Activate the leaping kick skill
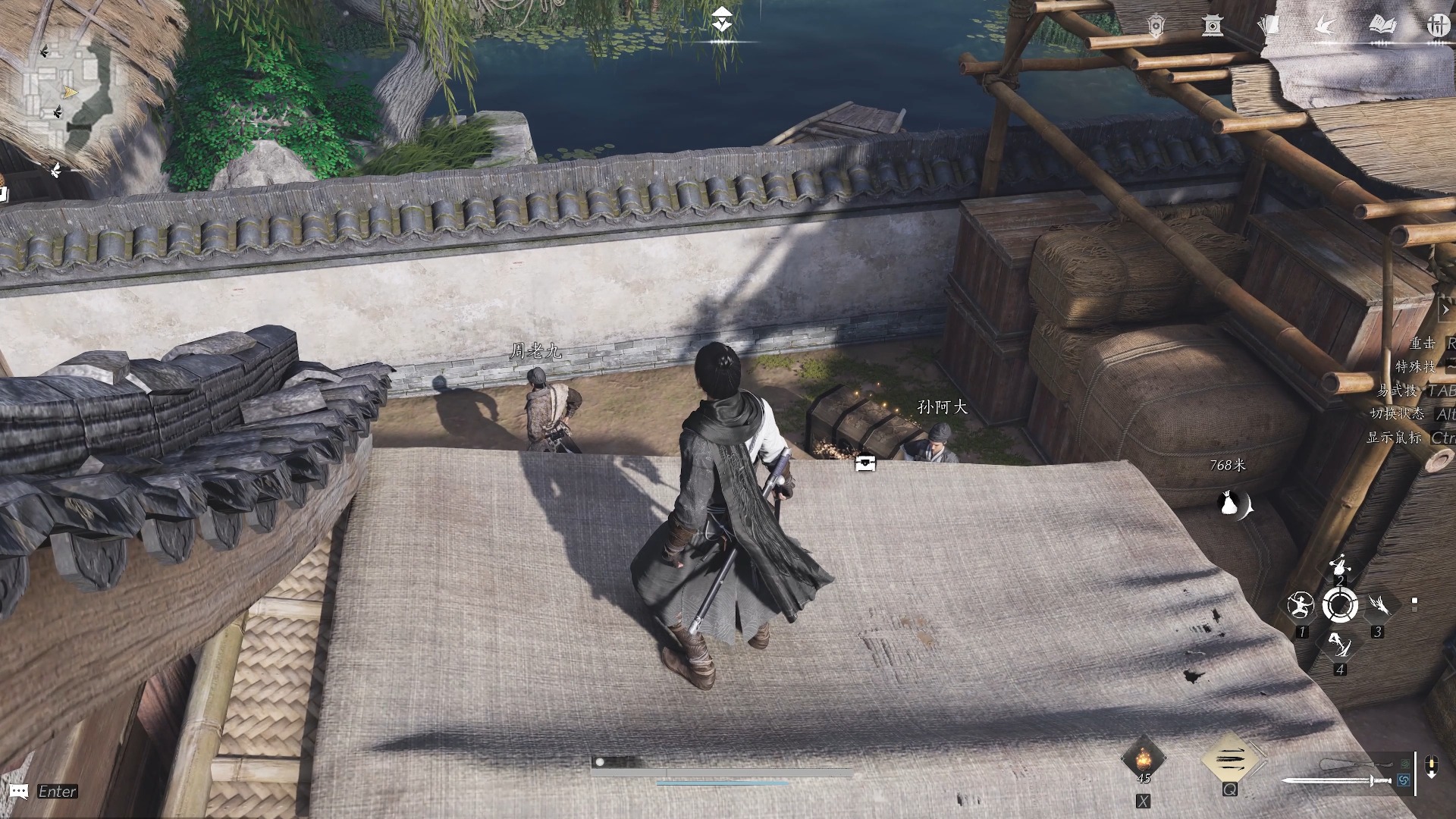This screenshot has width=1456, height=819. [x=1339, y=645]
